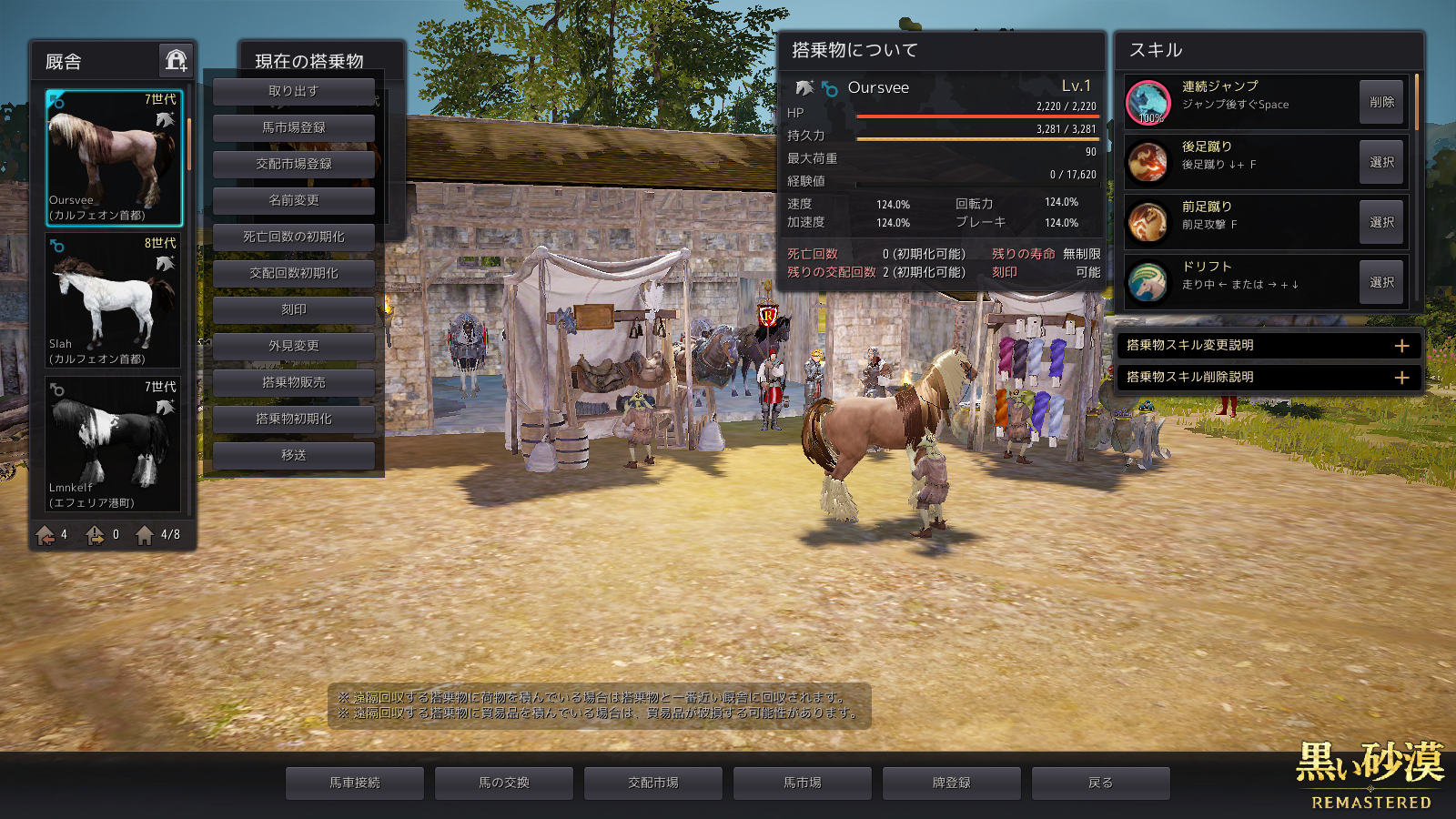
Task: Open the 外見変更 option
Action: point(293,346)
